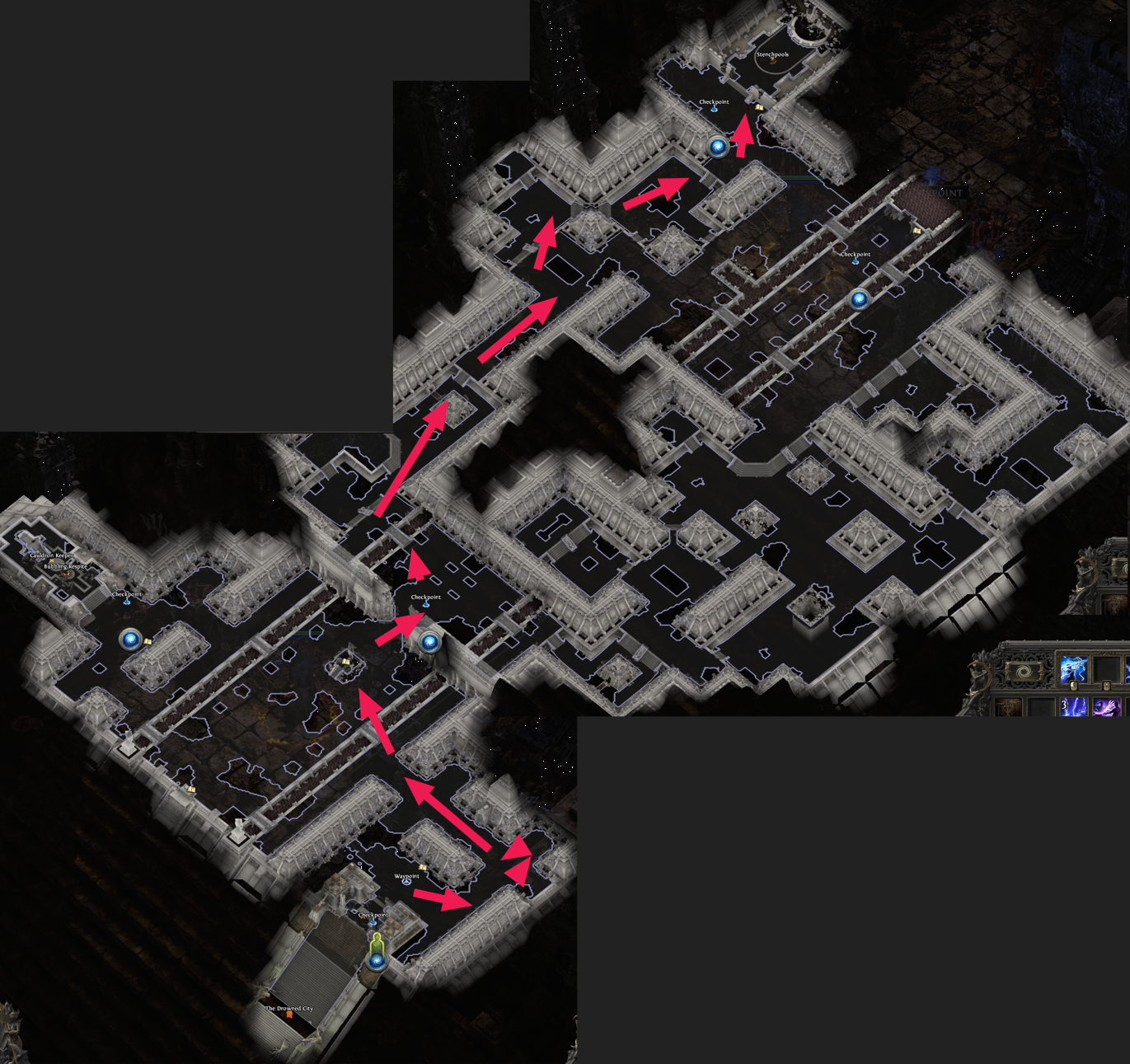Select the green player position marker
This screenshot has width=1130, height=1064.
tap(377, 946)
